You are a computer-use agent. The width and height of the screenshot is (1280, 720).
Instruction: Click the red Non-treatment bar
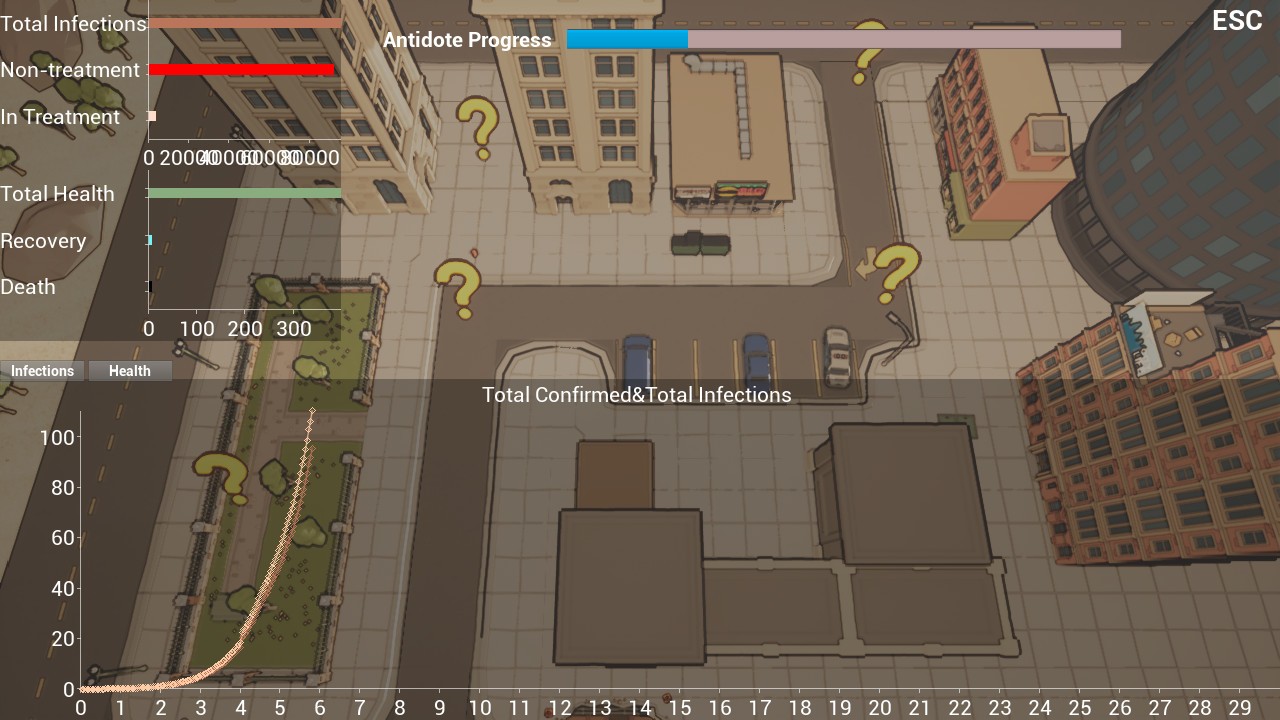coord(240,70)
